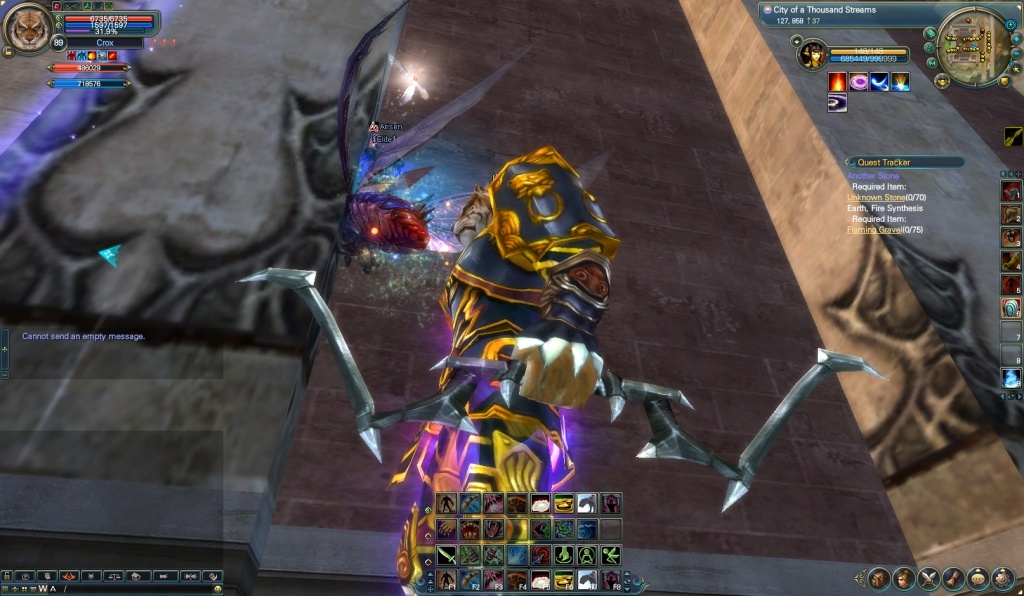The height and width of the screenshot is (596, 1024).
Task: Activate the green sword attack skill
Action: (445, 555)
